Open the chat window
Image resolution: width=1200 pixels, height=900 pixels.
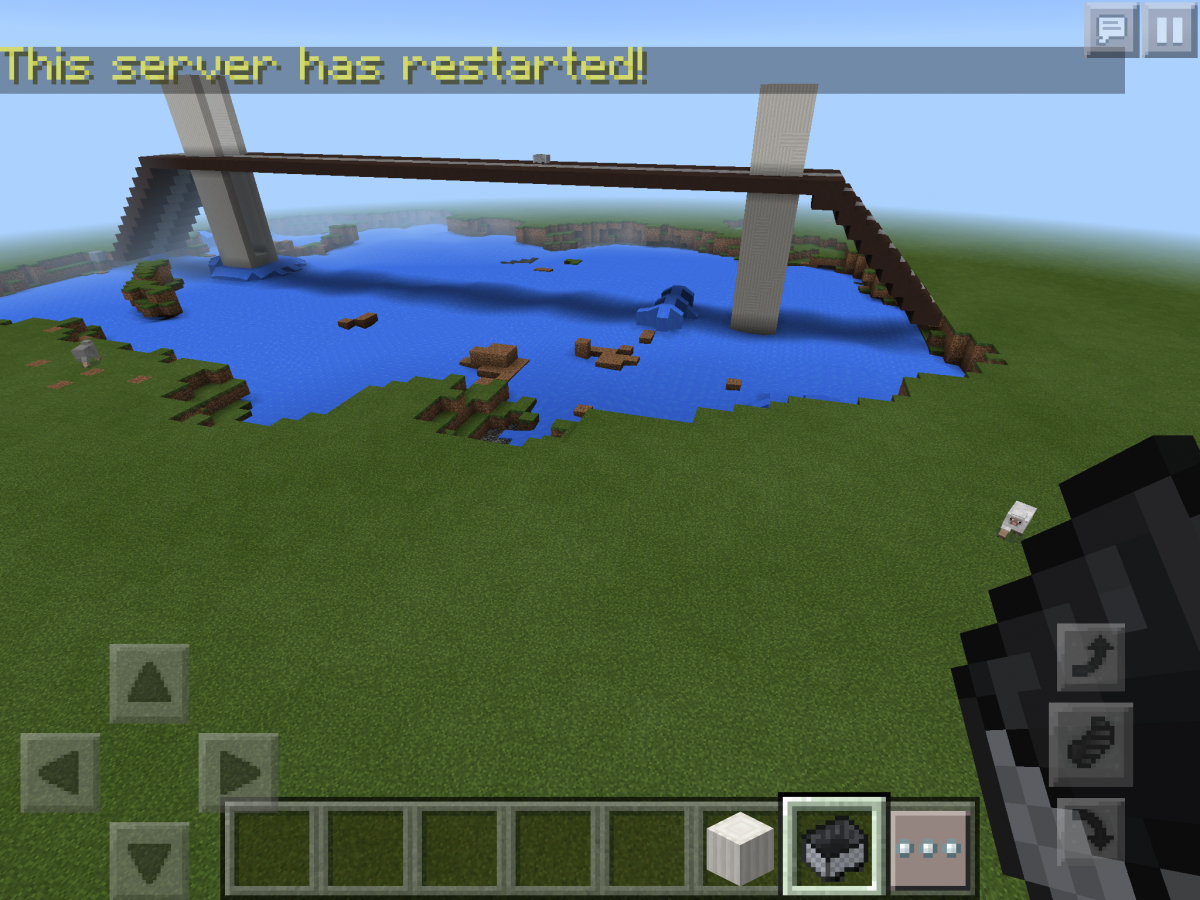click(1111, 29)
